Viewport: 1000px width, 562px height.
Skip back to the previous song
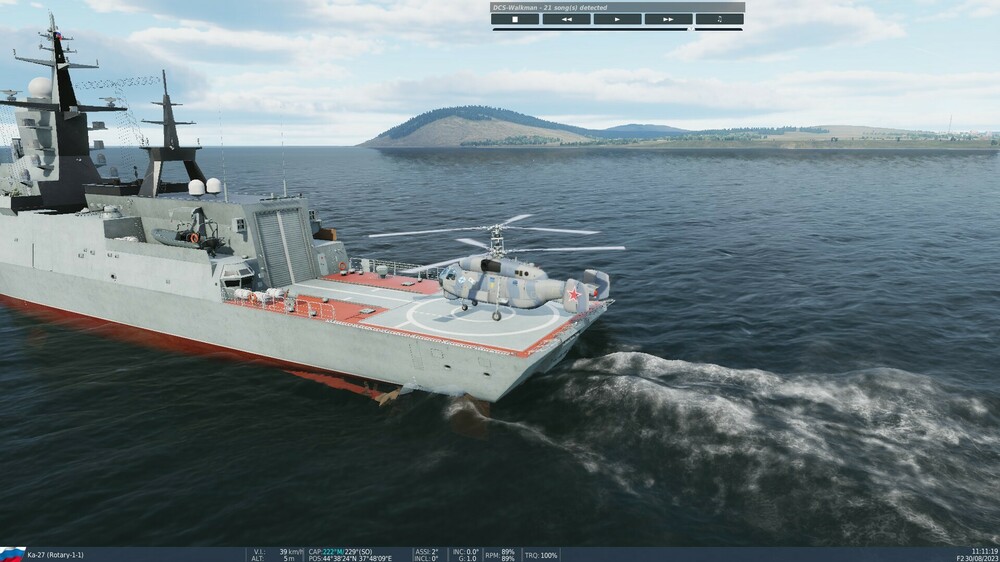click(x=566, y=19)
